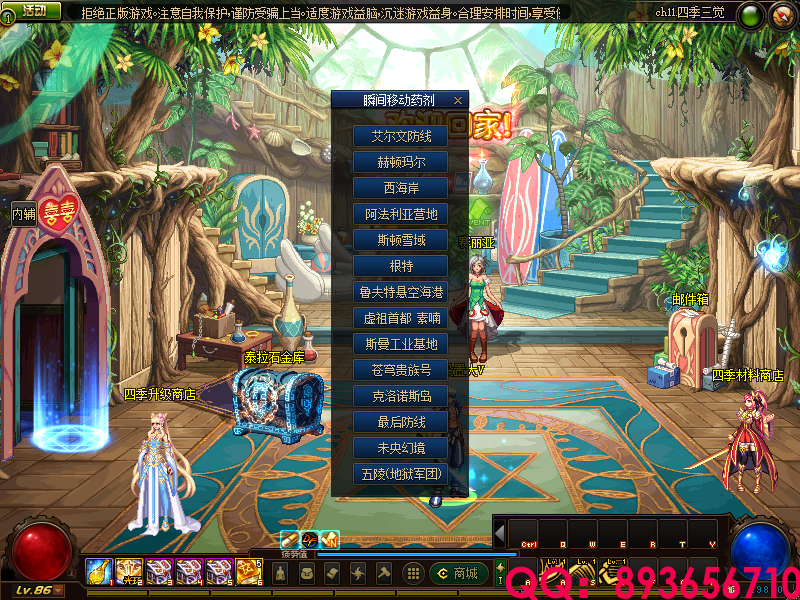
Task: Teleport to 赫顿玛尔
Action: [400, 161]
